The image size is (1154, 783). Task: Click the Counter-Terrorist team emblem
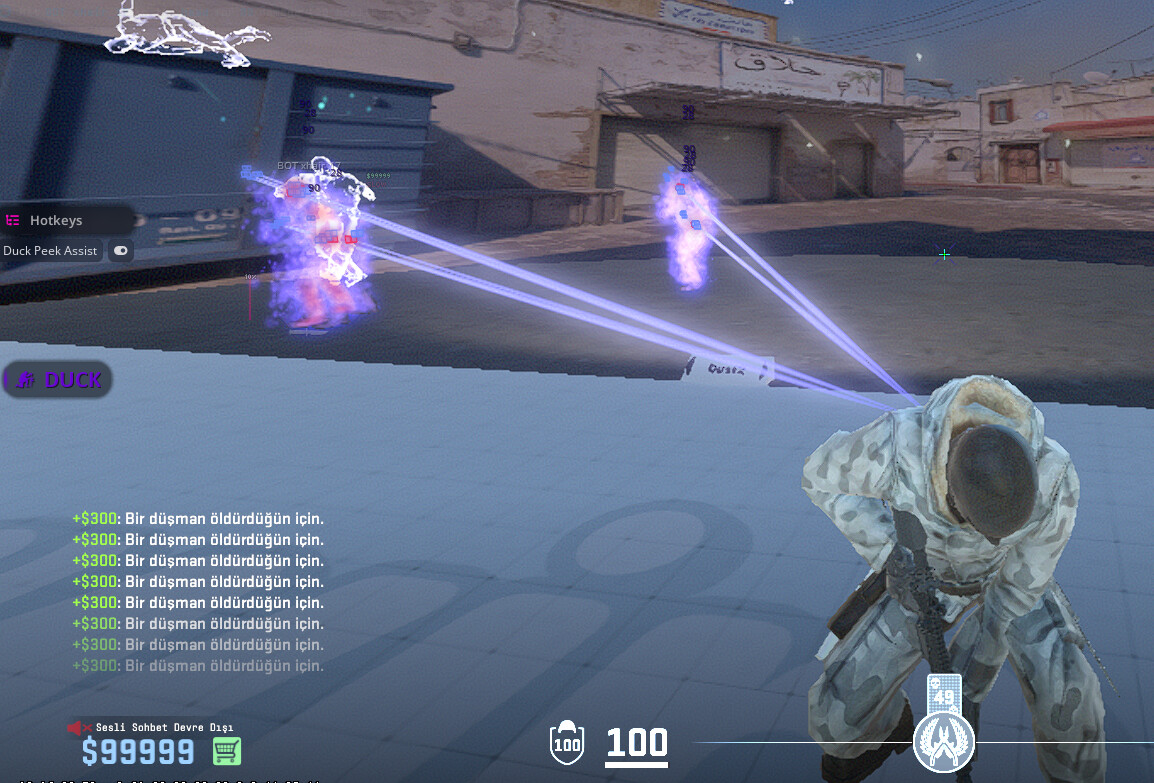tap(943, 742)
